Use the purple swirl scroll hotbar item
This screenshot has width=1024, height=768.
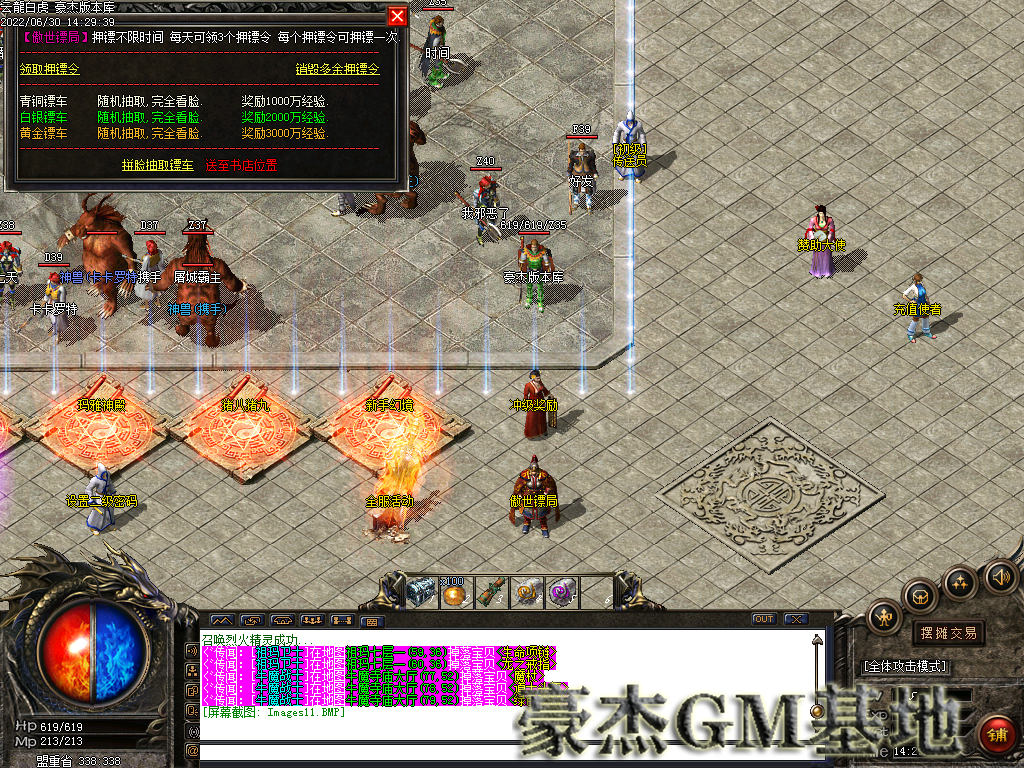[x=562, y=592]
